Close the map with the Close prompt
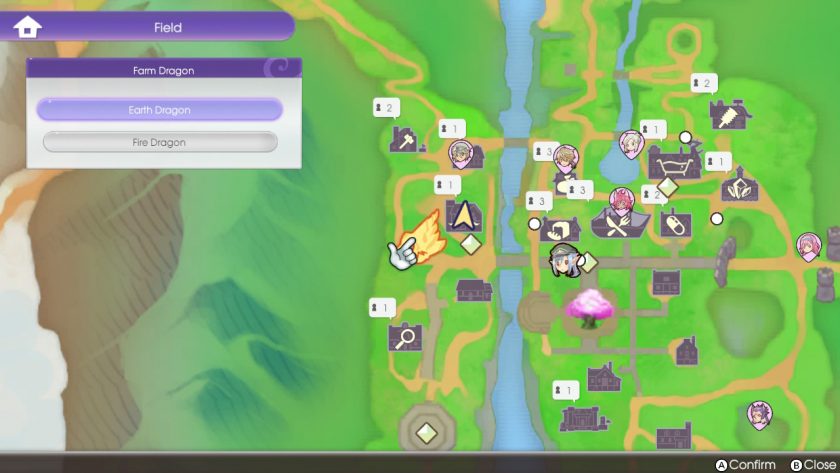 (811, 465)
